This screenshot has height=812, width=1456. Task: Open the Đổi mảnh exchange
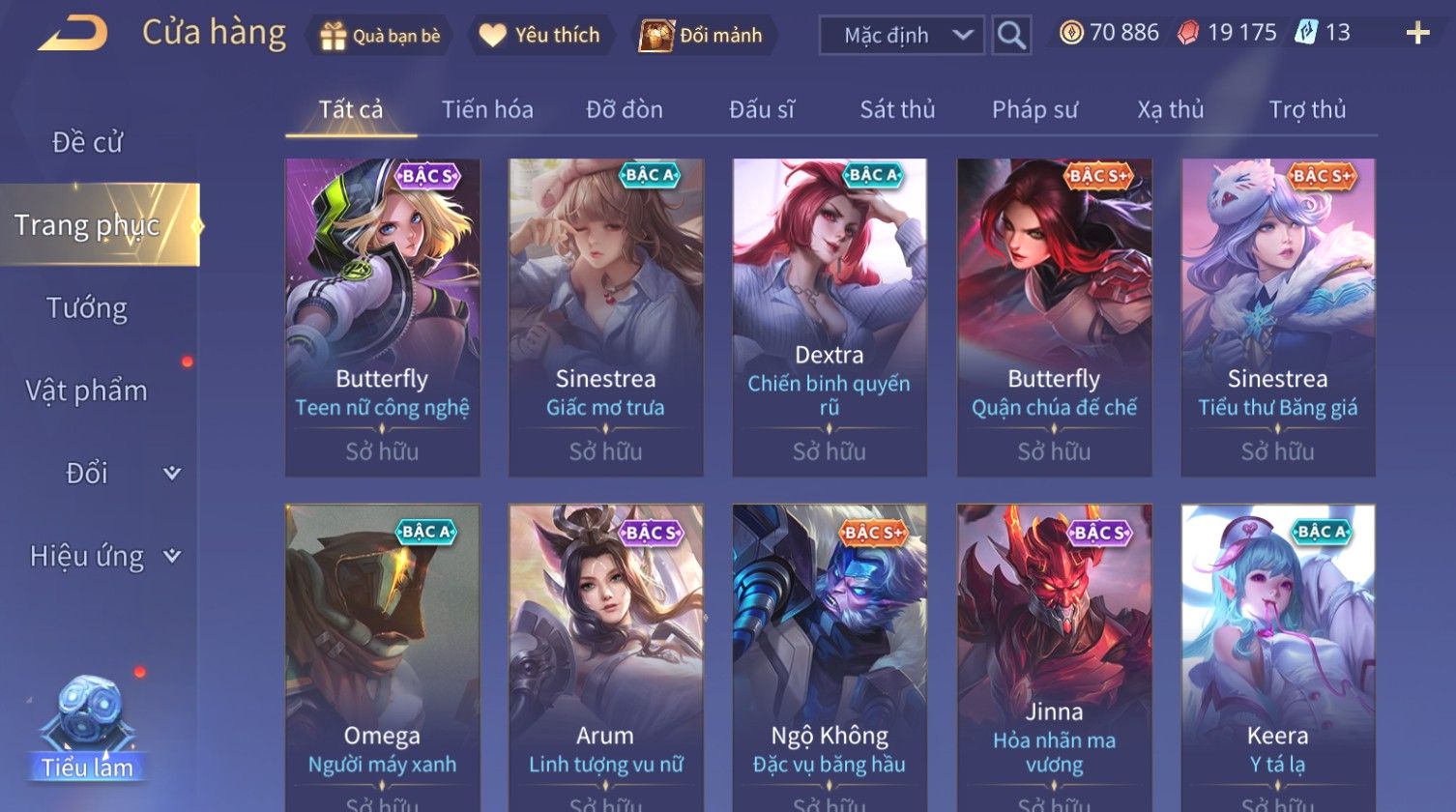[x=702, y=36]
